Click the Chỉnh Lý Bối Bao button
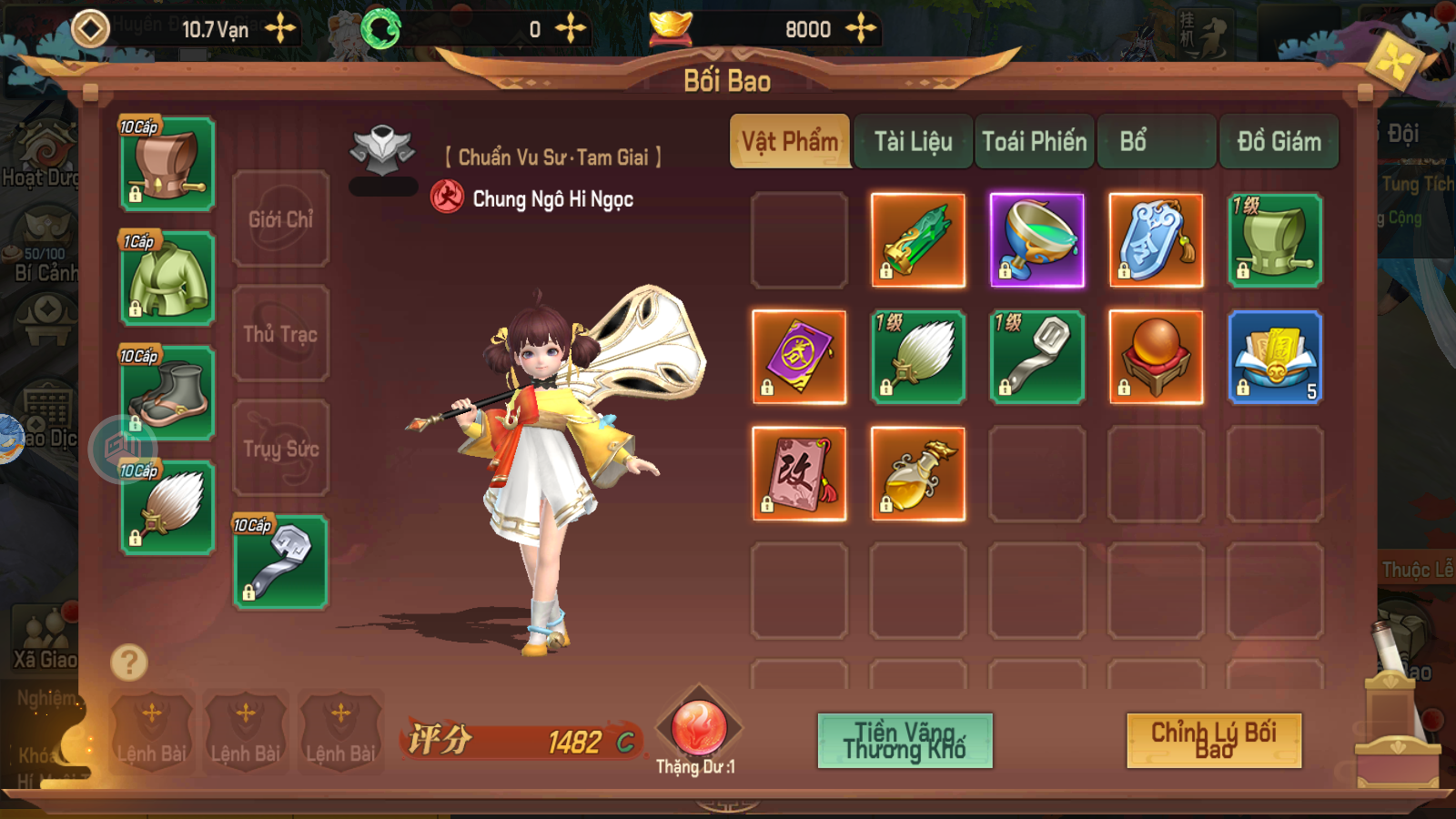Screen dimensions: 1456x819 (x=1214, y=740)
